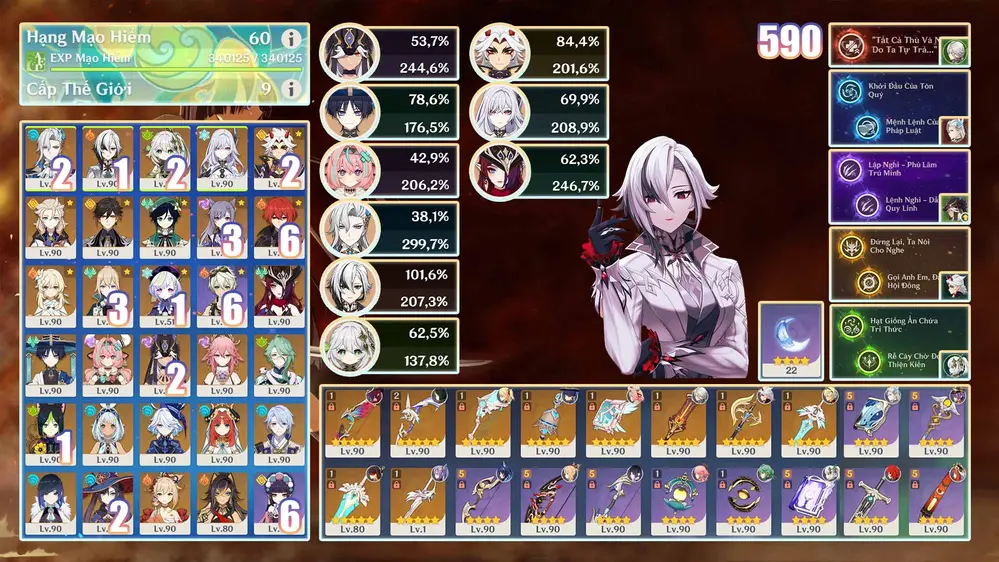
Task: Click the info icon beside Hạng Mạo Hiểm
Action: point(291,39)
